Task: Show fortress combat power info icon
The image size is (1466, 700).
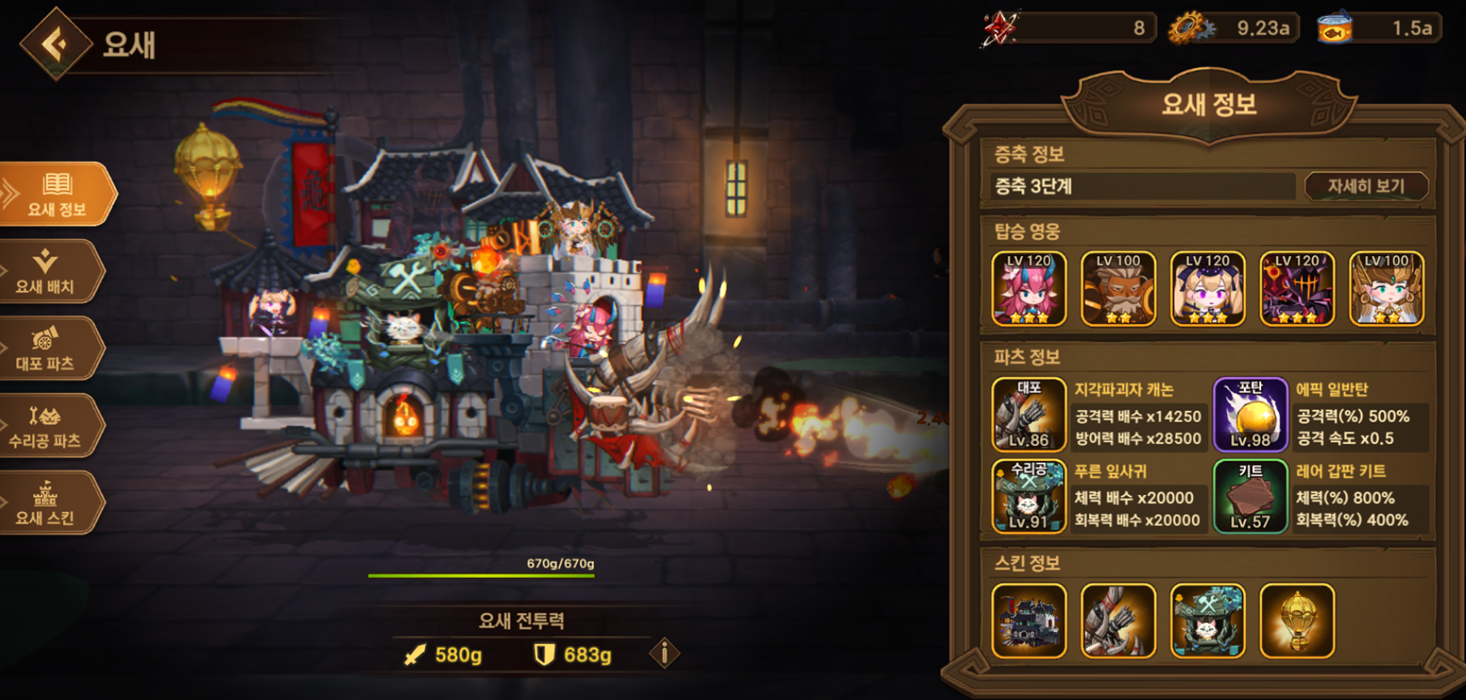Action: tap(664, 654)
